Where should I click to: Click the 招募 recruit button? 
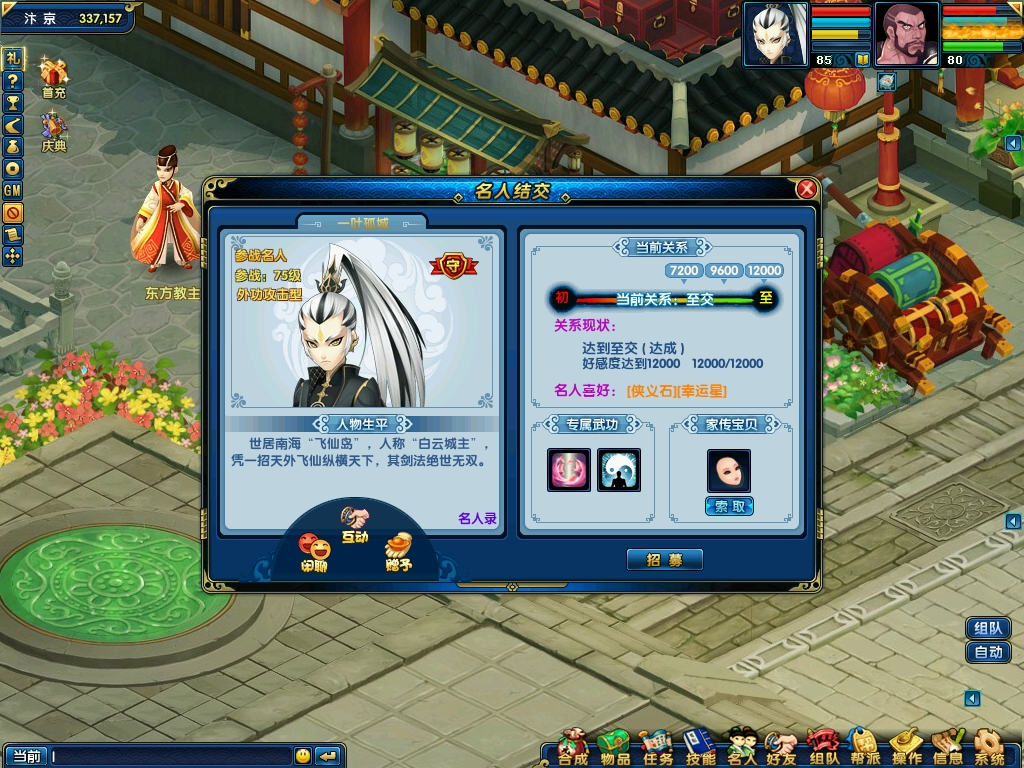point(665,560)
